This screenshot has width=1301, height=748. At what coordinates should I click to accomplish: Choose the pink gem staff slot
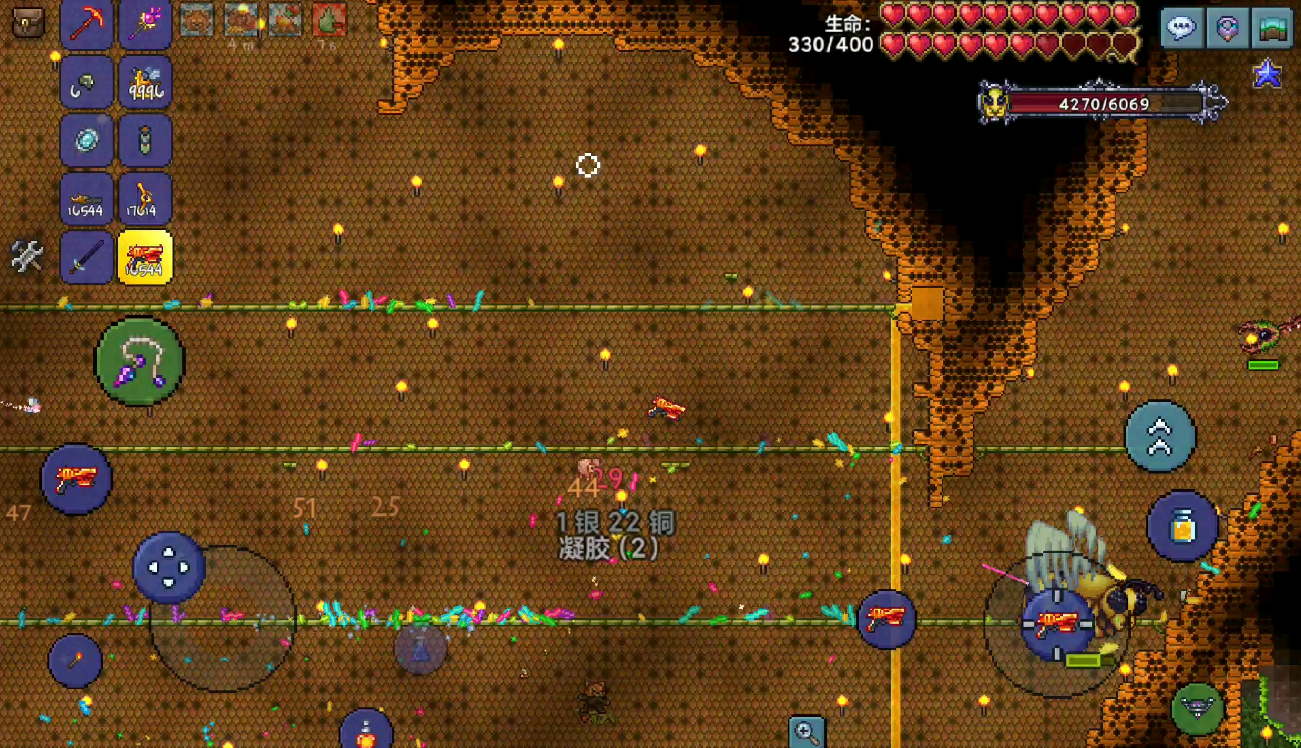pos(146,23)
